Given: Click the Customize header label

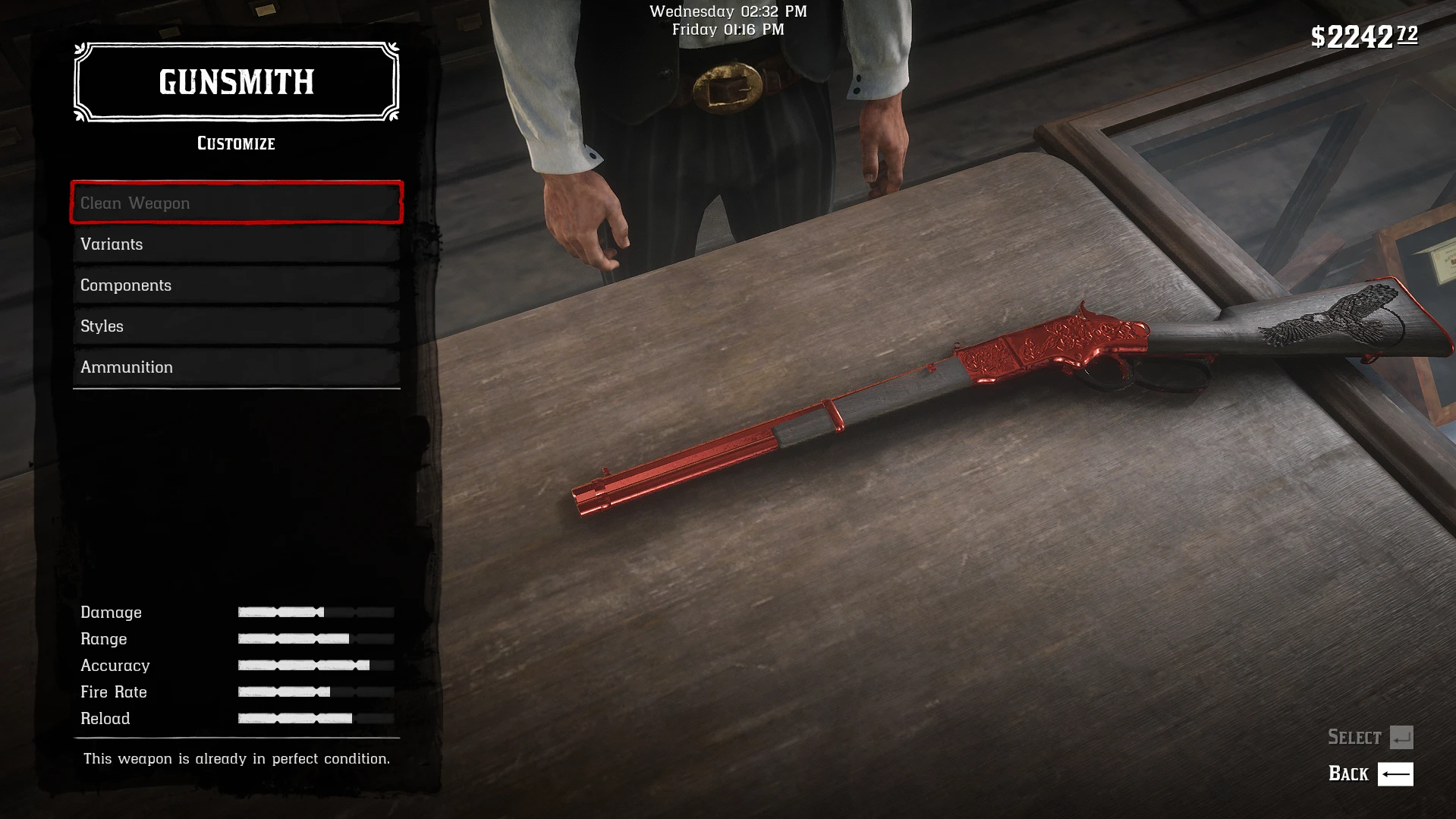Looking at the screenshot, I should tap(235, 143).
